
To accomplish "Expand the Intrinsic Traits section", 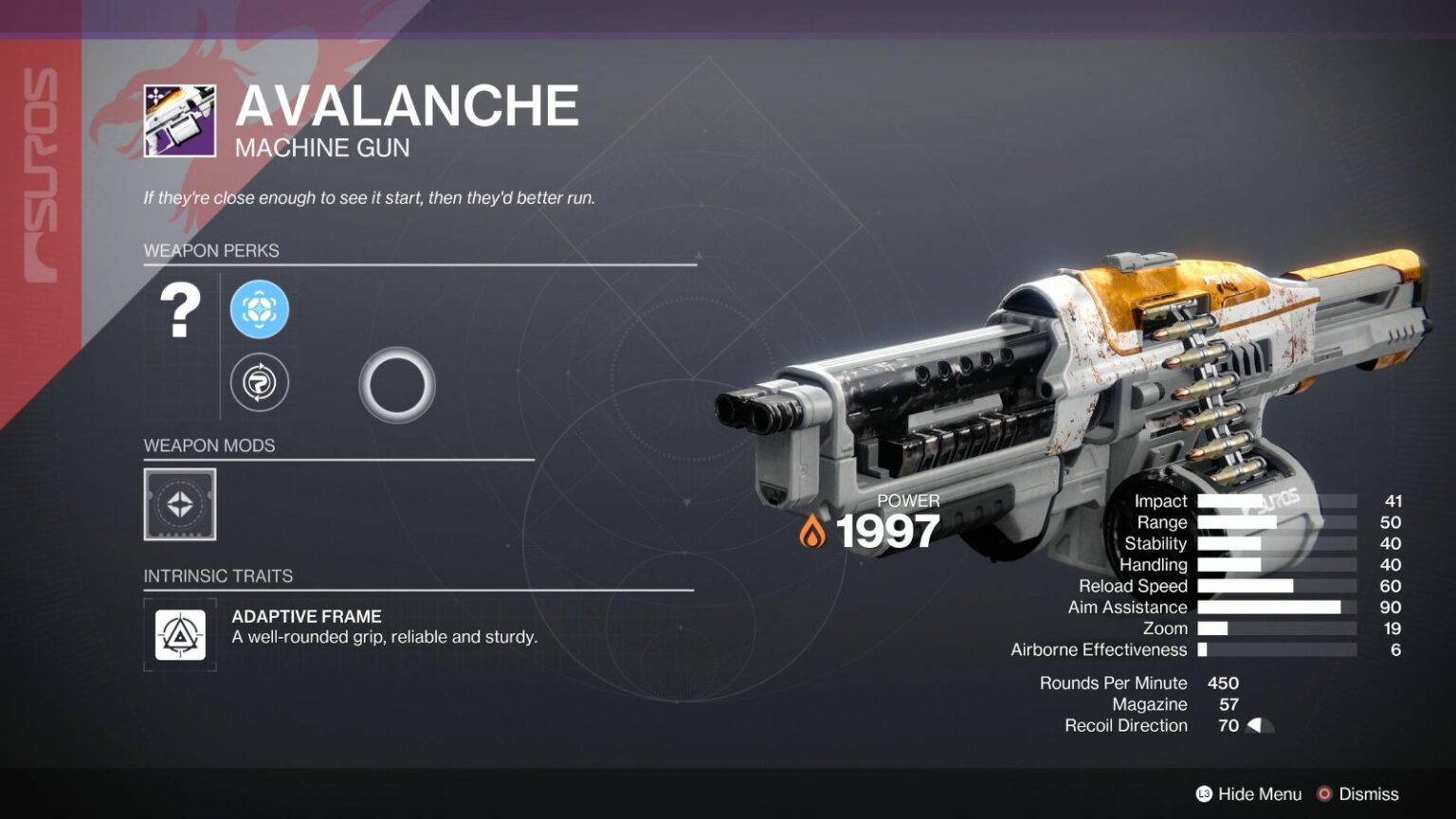I will (x=218, y=575).
